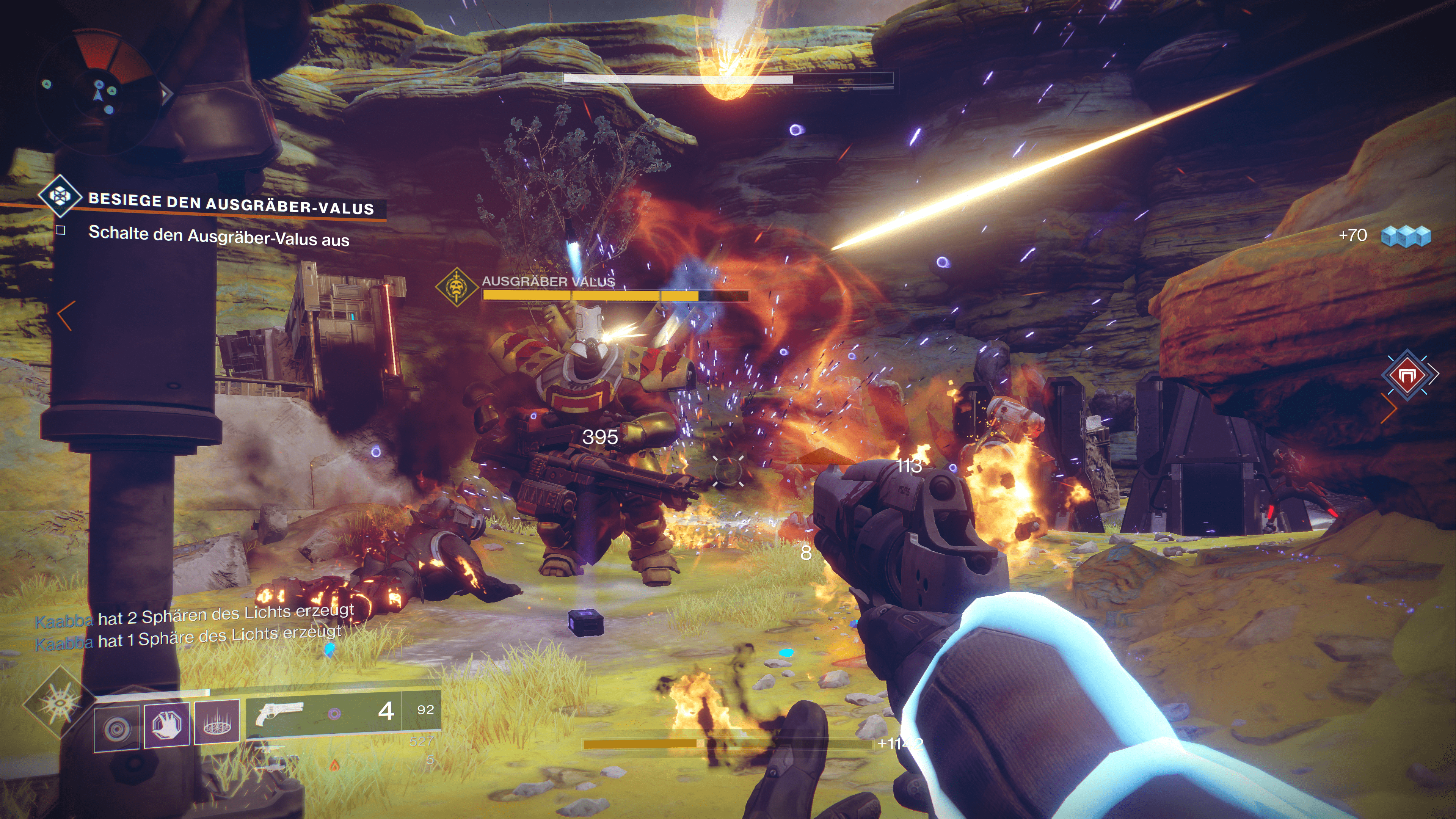The height and width of the screenshot is (819, 1456).
Task: Trigger the hand-shaped melee ability icon
Action: (x=166, y=724)
